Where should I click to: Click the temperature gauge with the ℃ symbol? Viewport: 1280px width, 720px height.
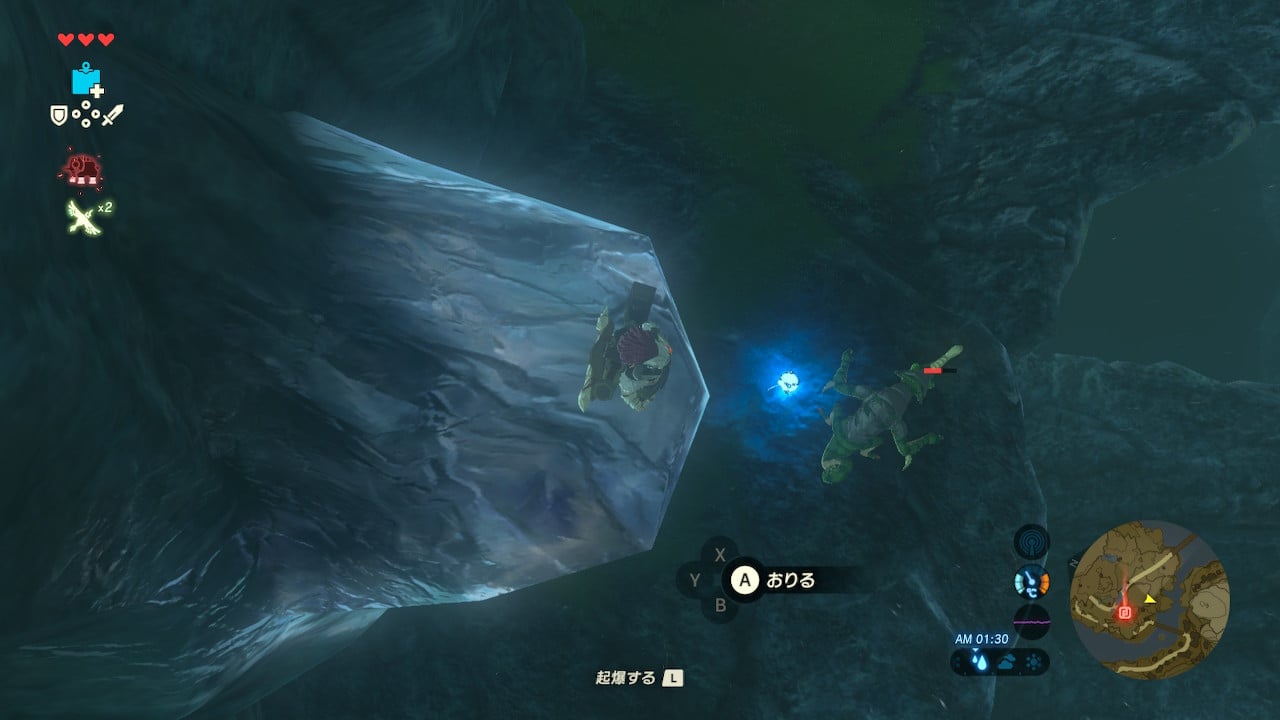1032,580
